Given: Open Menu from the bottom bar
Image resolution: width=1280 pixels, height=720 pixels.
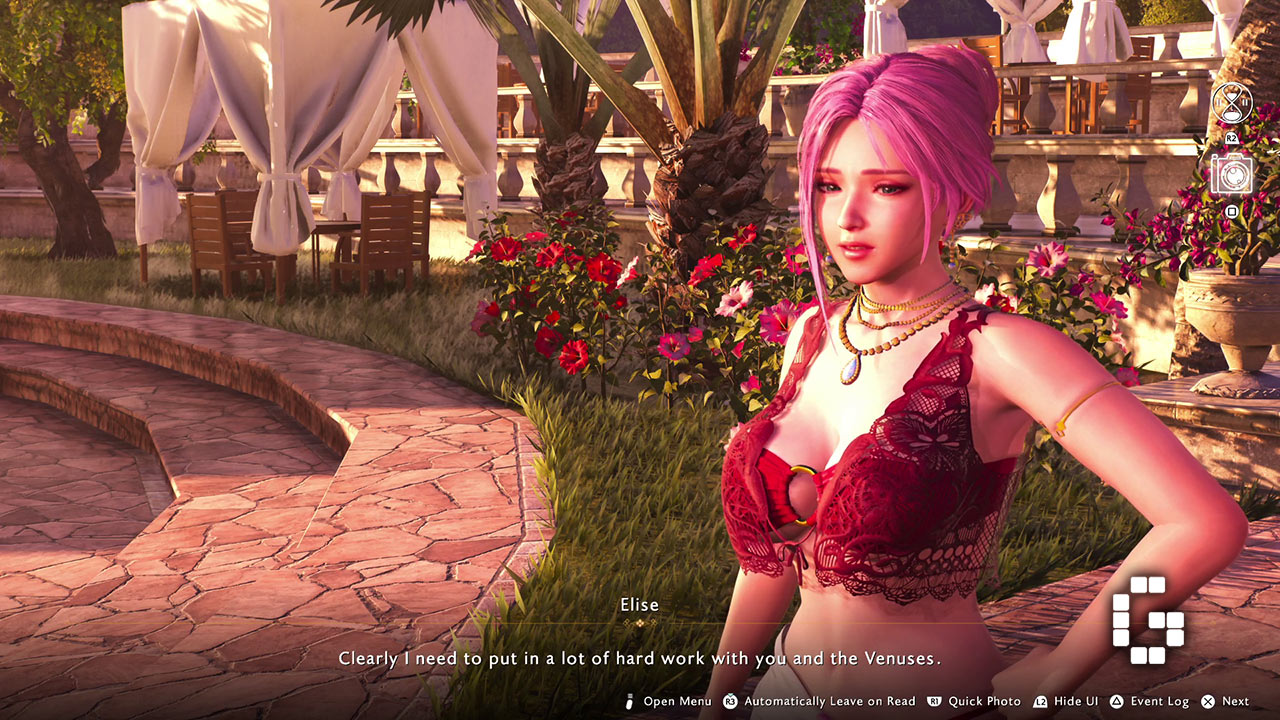Looking at the screenshot, I should 668,701.
